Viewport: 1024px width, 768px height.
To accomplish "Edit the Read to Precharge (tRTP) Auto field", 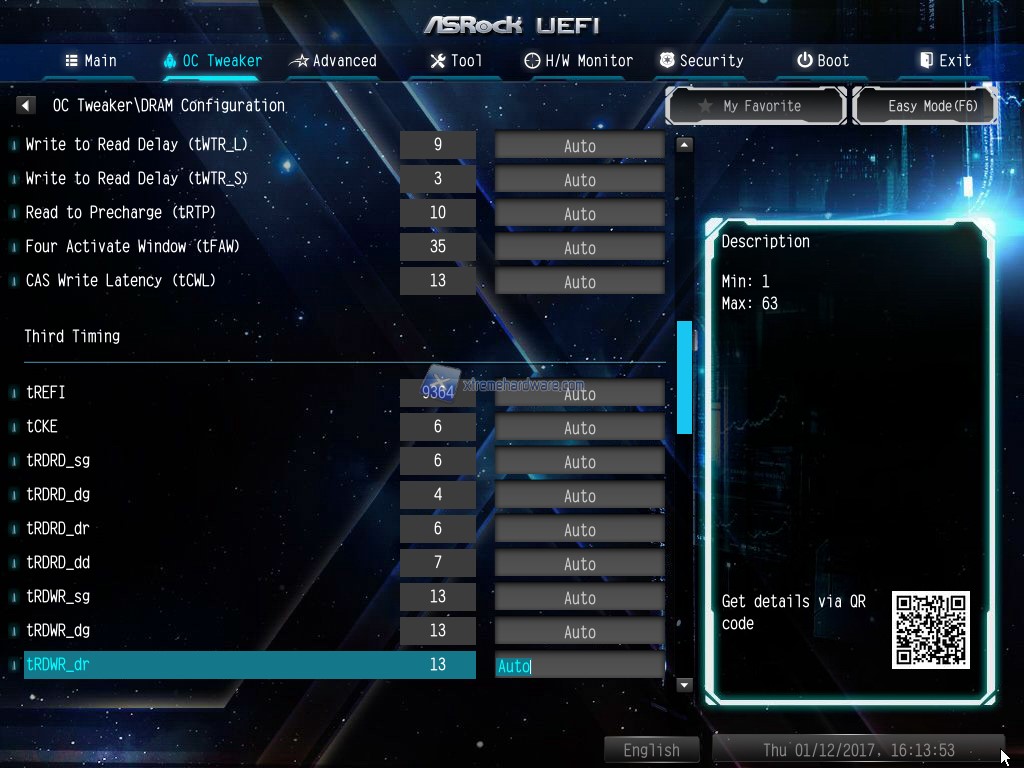I will click(579, 214).
